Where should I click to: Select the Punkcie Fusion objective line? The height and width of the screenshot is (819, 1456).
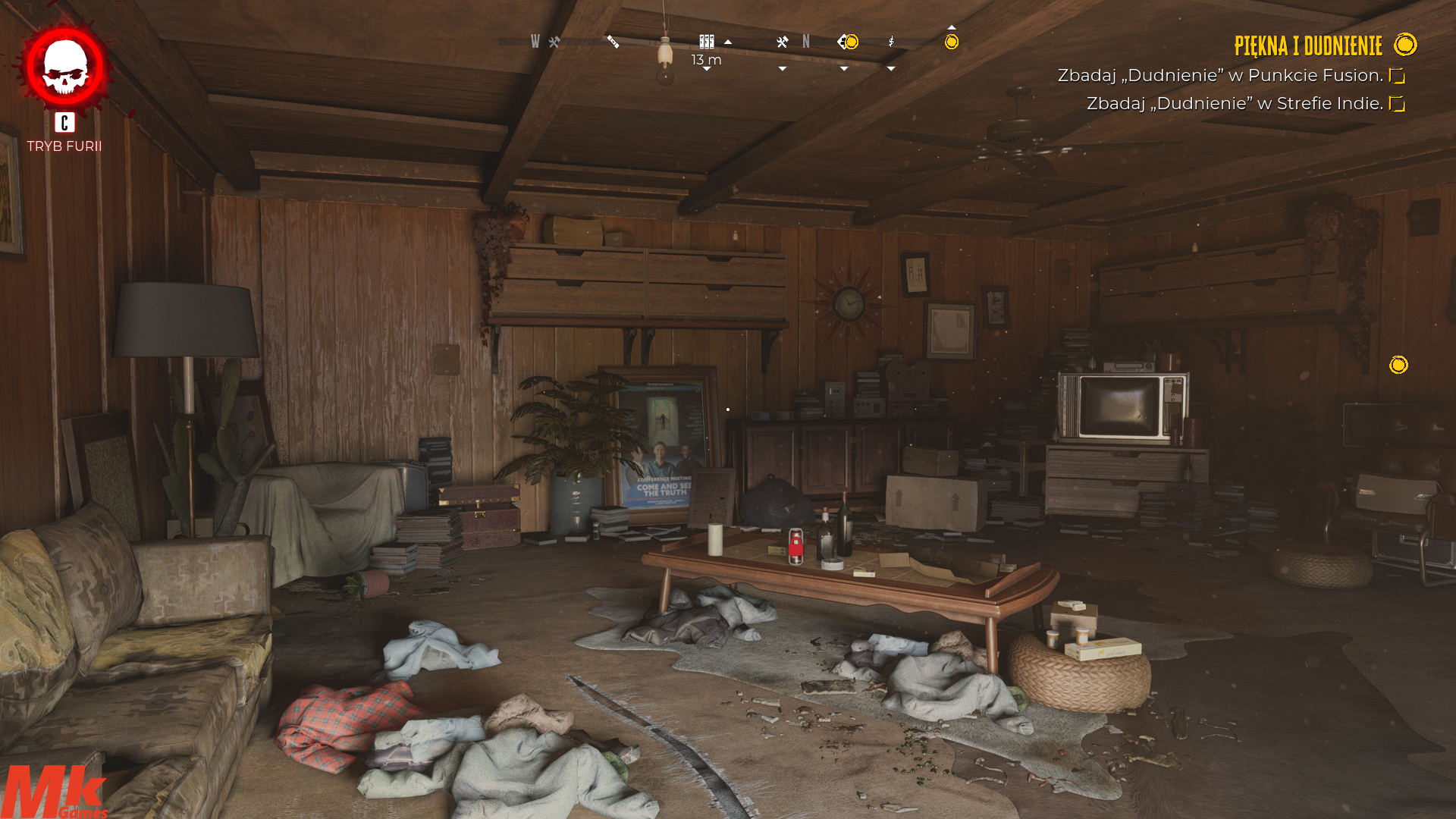(x=1220, y=75)
